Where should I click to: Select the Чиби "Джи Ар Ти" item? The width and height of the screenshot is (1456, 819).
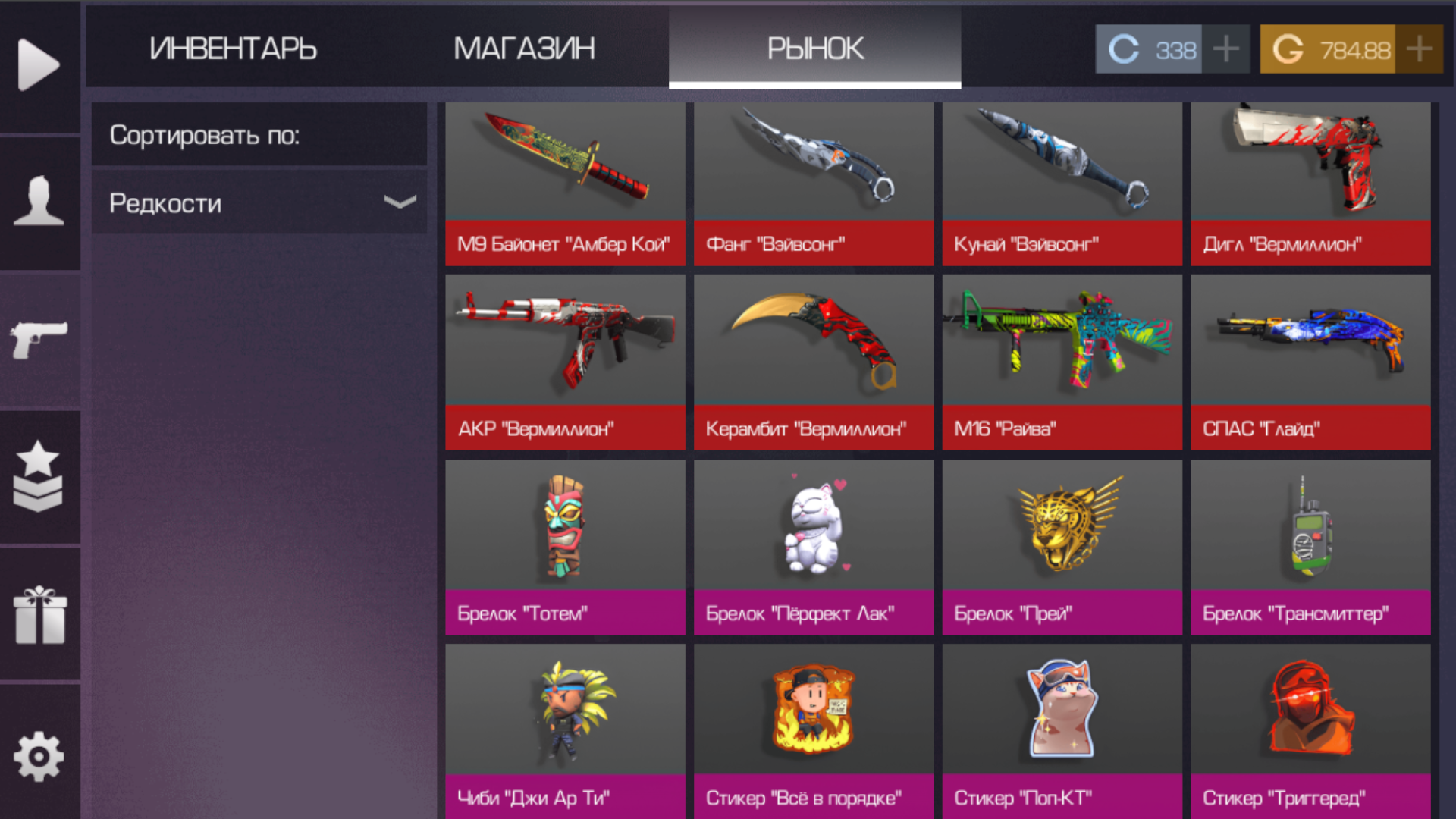point(565,732)
